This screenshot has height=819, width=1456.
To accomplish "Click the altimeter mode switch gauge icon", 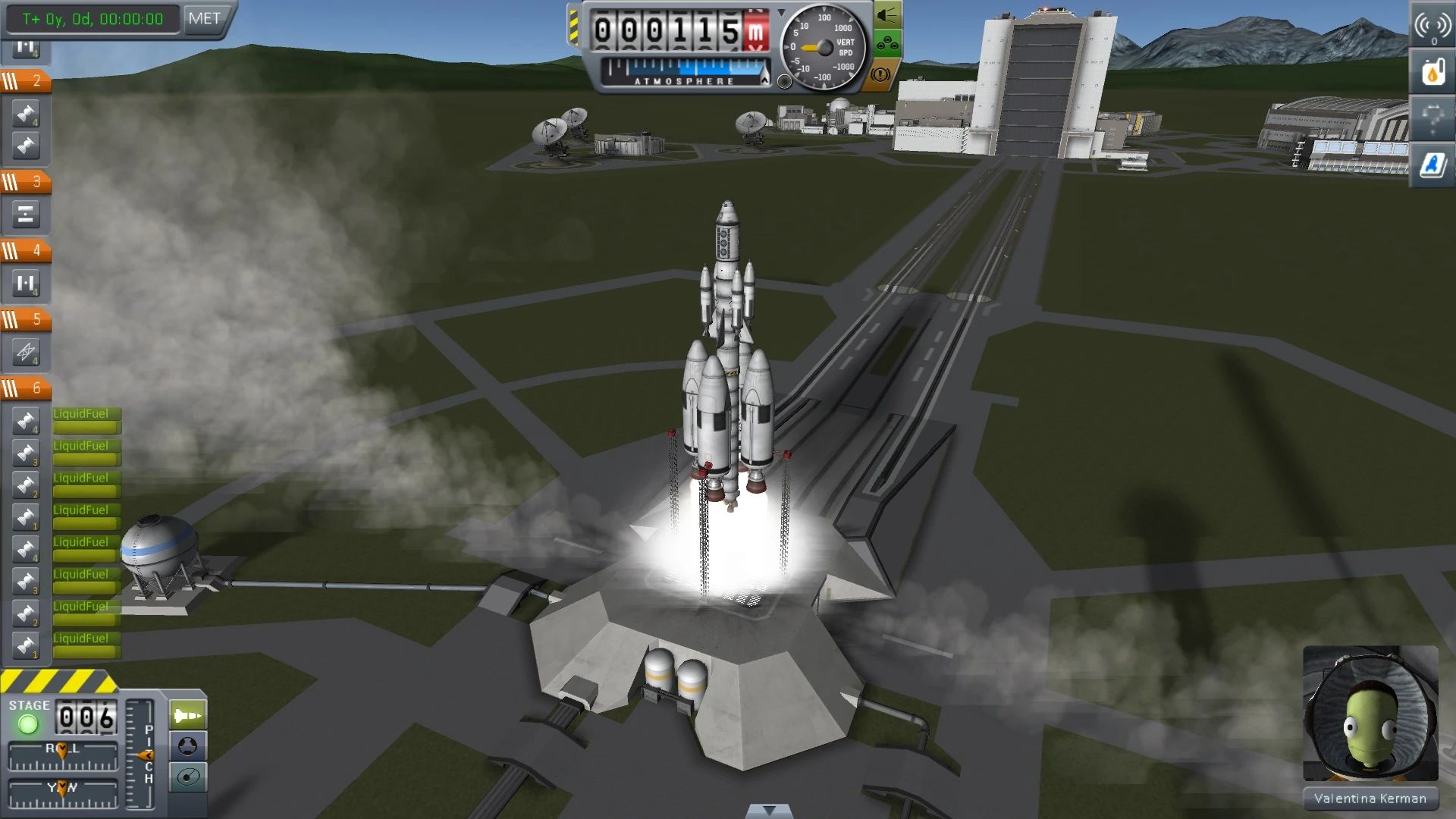I will click(x=783, y=81).
